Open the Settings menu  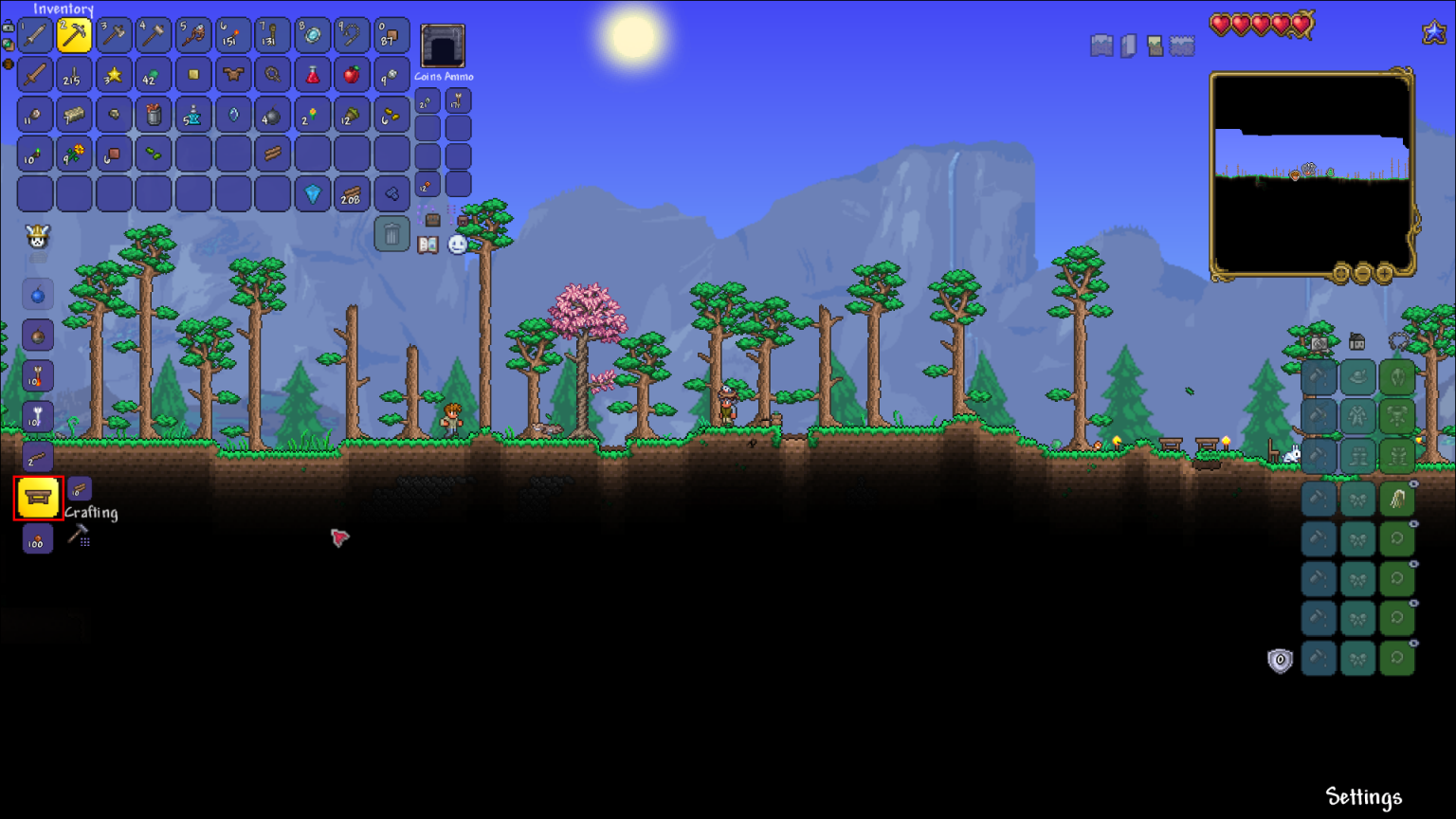point(1365,797)
